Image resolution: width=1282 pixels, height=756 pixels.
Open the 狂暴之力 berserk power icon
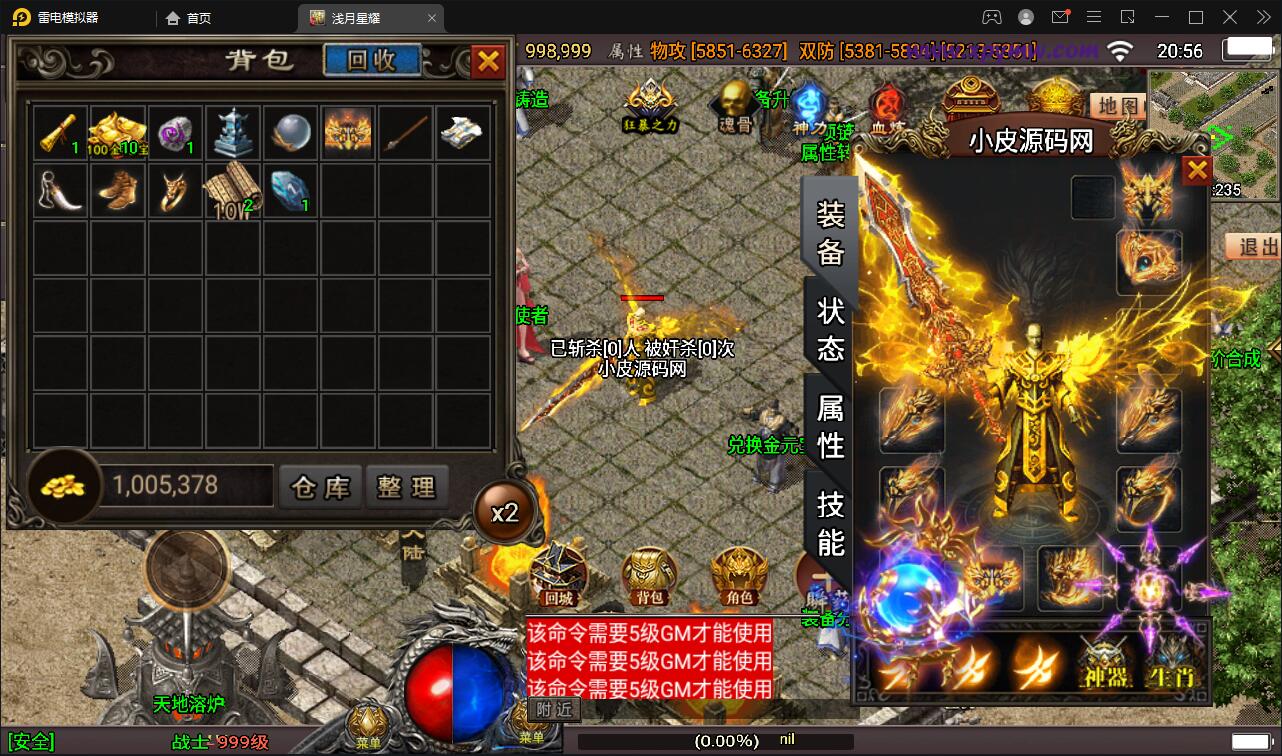651,106
